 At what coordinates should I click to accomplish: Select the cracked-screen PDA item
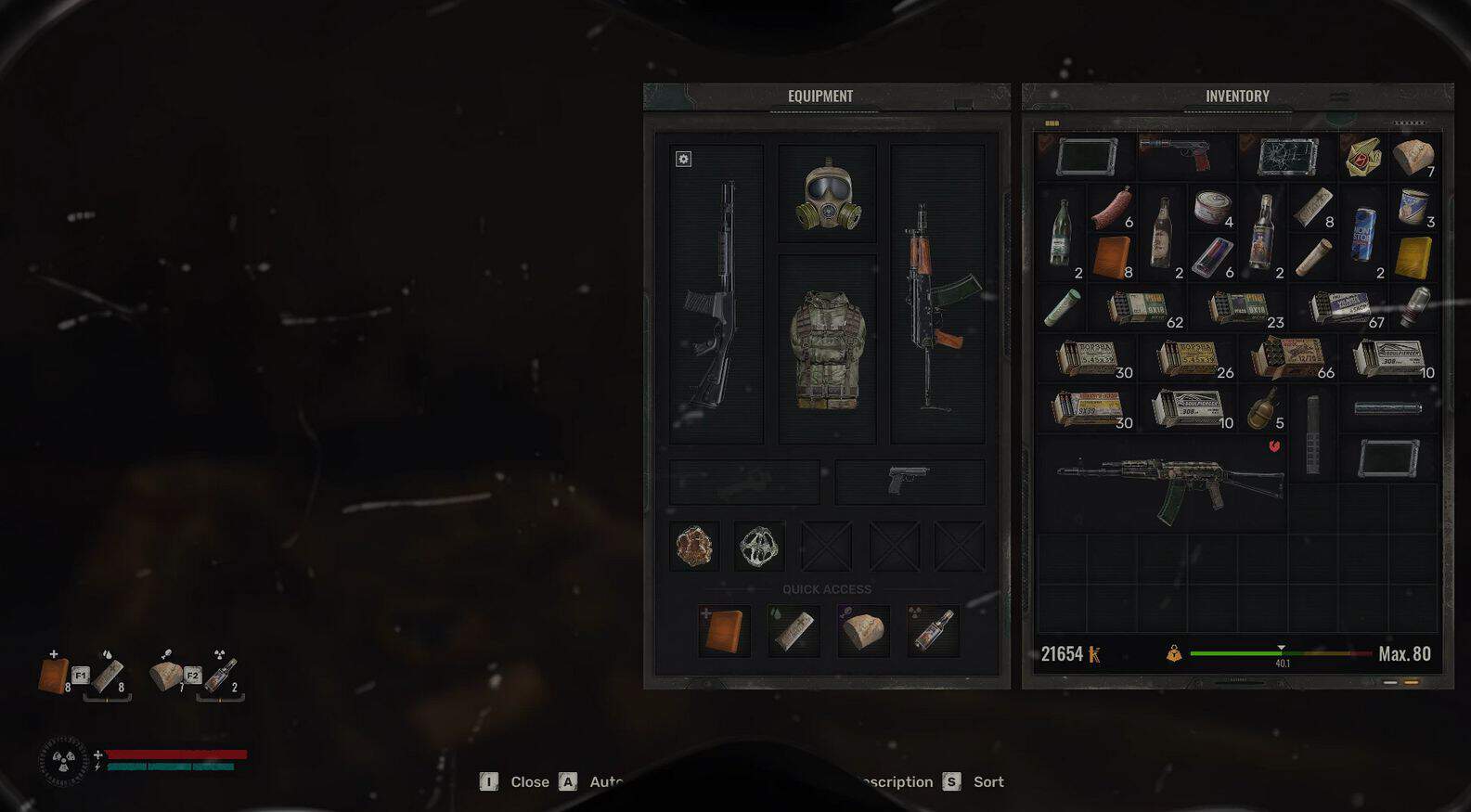tap(1287, 156)
